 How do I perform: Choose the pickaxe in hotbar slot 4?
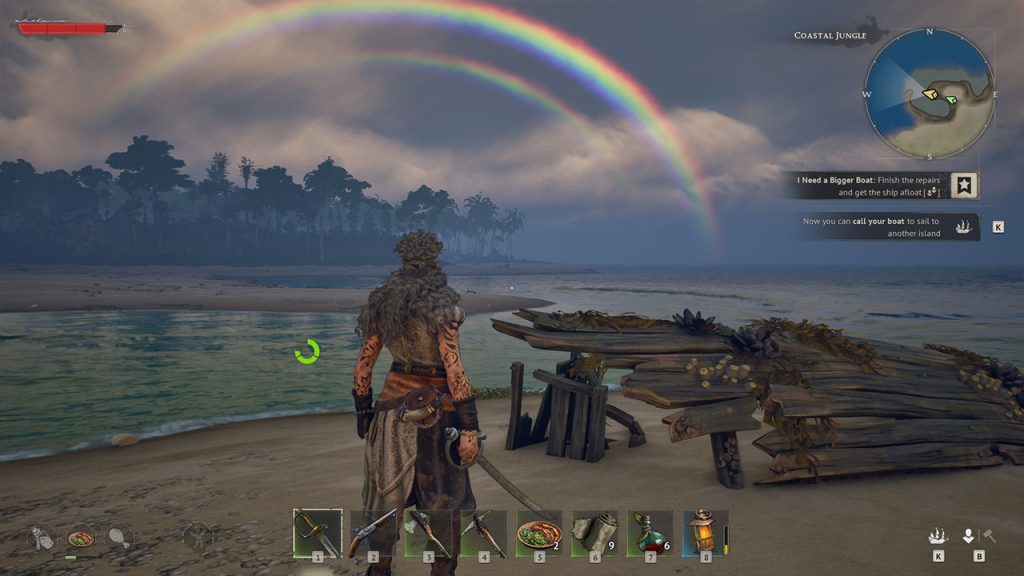pos(484,532)
